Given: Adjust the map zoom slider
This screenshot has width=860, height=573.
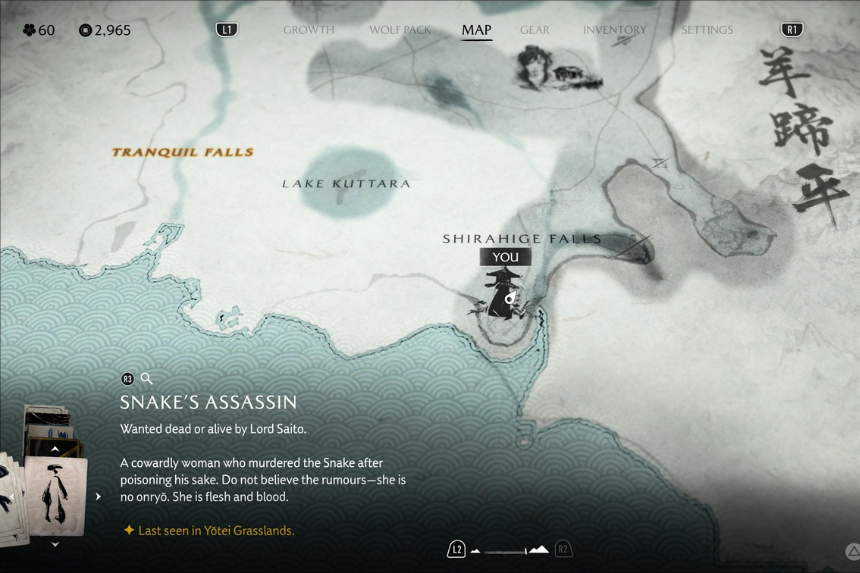Looking at the screenshot, I should [x=510, y=550].
